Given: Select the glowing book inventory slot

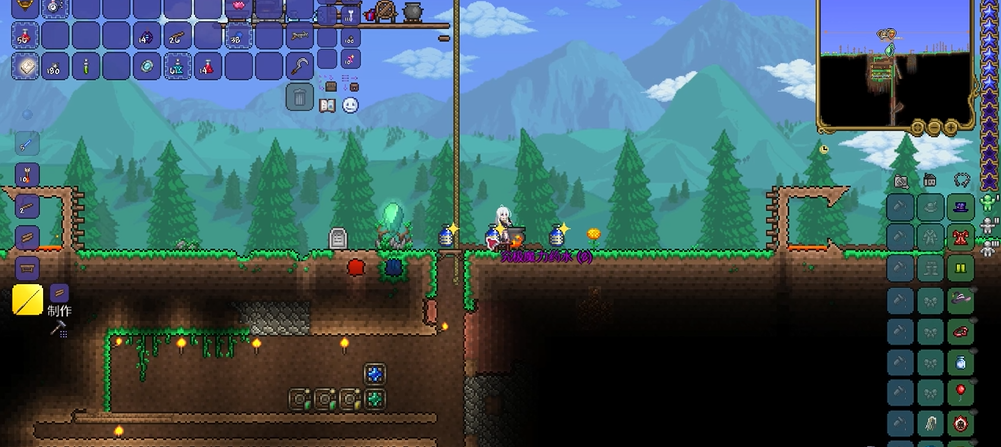Looking at the screenshot, I should click(25, 66).
